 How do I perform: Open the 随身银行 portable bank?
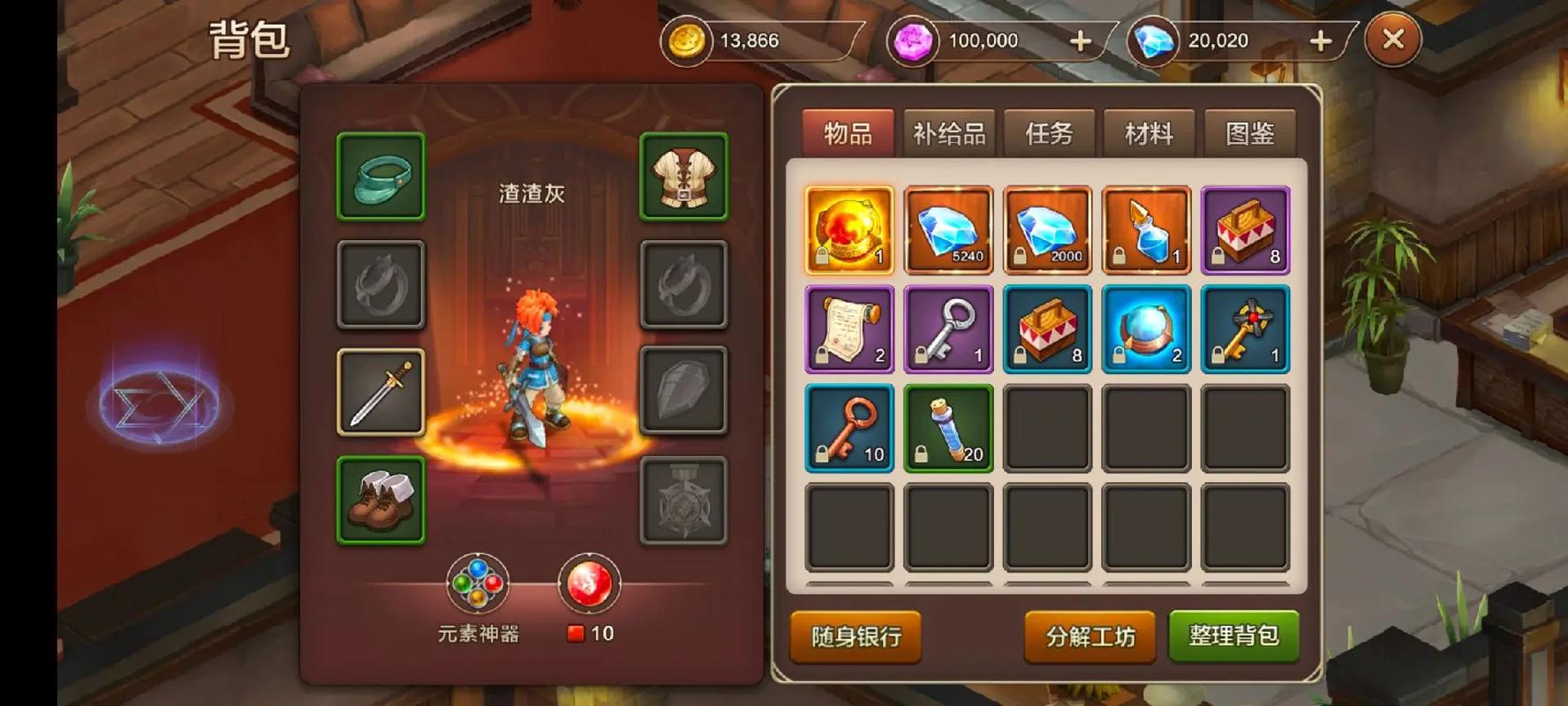click(x=856, y=636)
